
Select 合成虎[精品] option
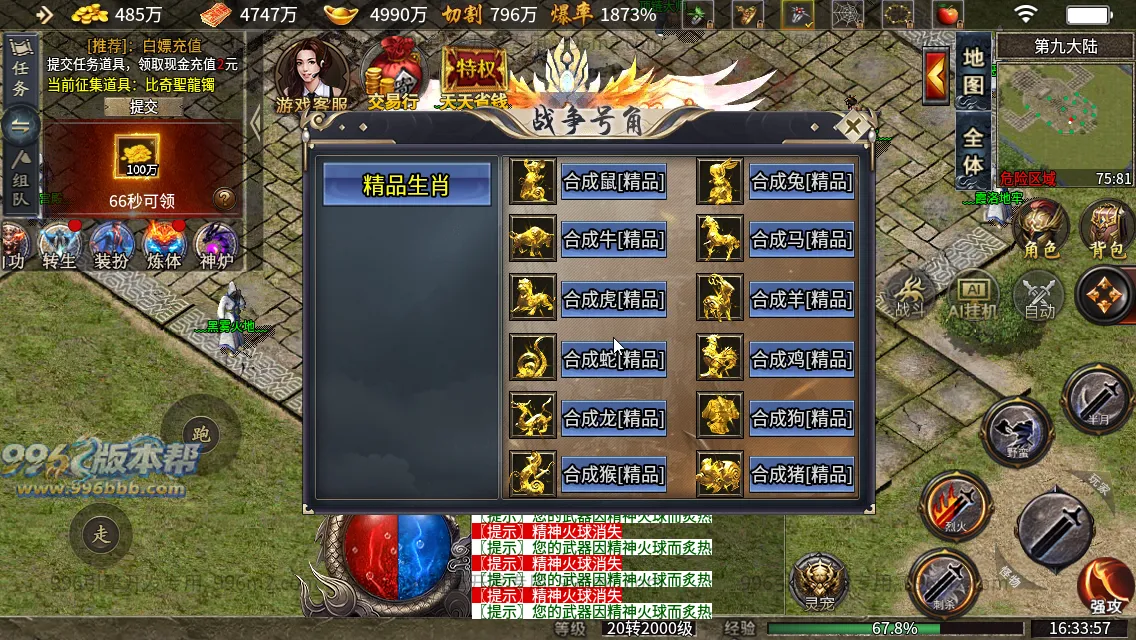(x=613, y=299)
